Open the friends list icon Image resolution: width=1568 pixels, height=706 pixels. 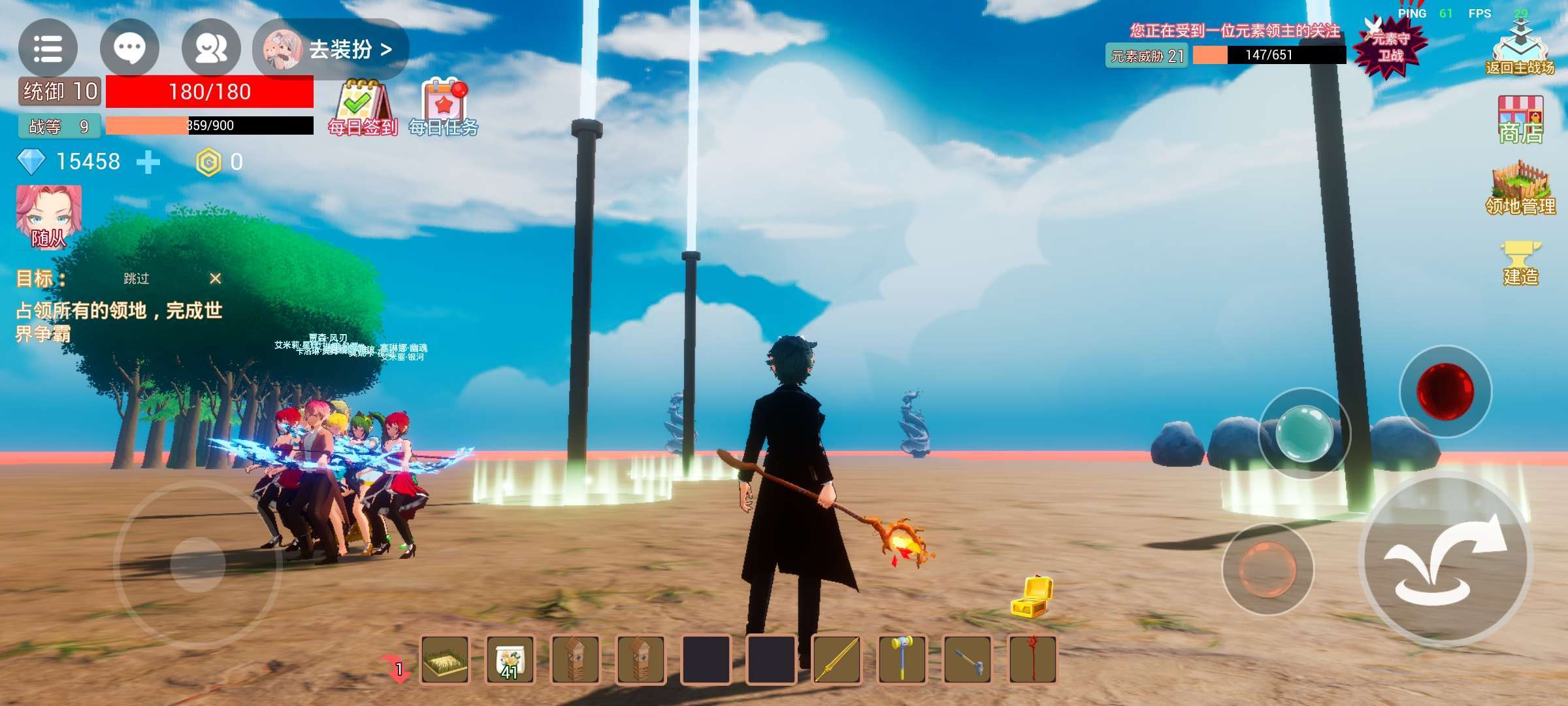[x=210, y=48]
